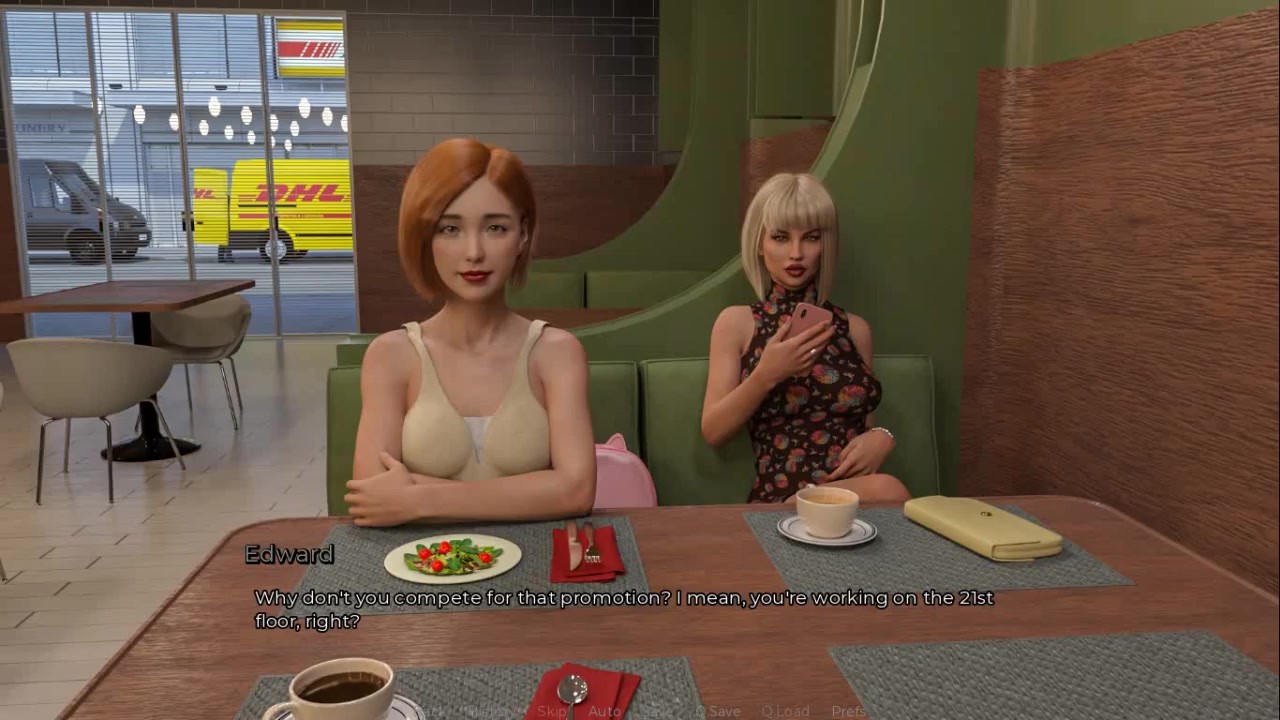The height and width of the screenshot is (720, 1280).
Task: Open the Prefs settings menu
Action: 849,711
